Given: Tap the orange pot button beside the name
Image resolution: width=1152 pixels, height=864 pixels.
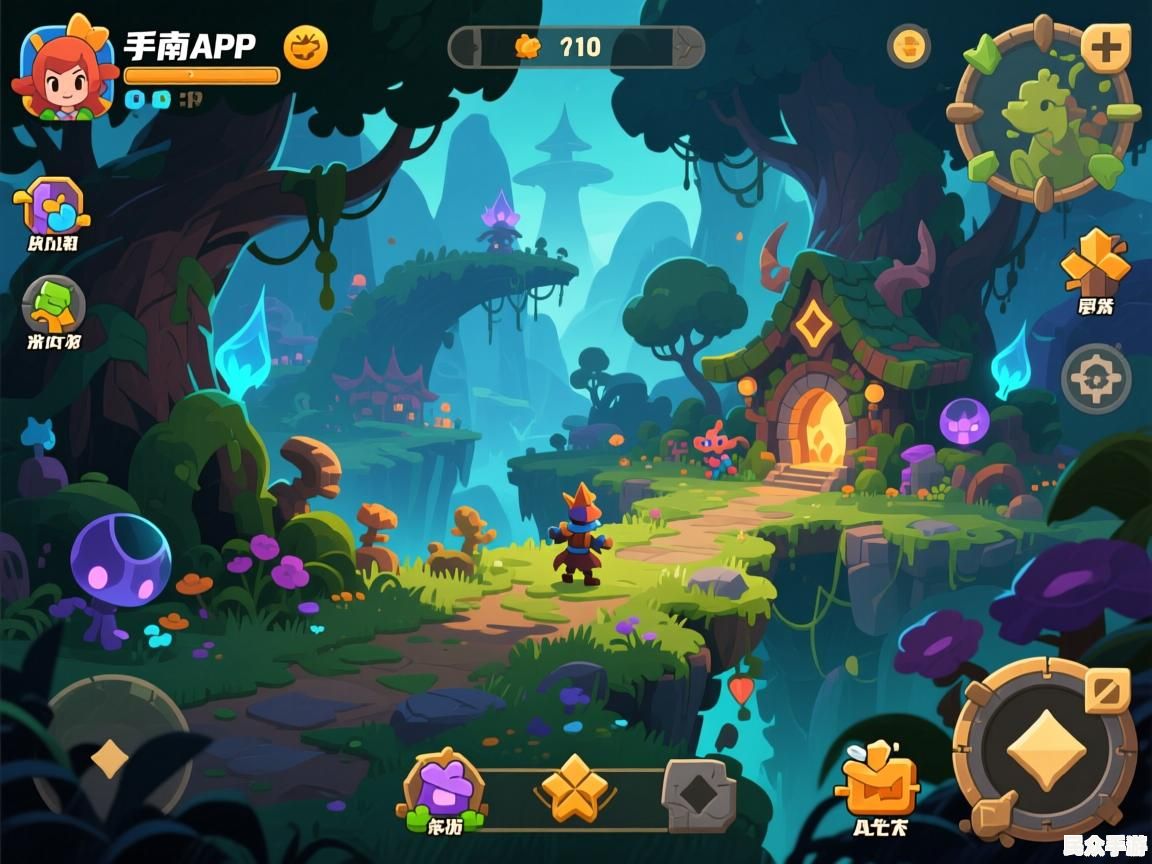Looking at the screenshot, I should (305, 47).
